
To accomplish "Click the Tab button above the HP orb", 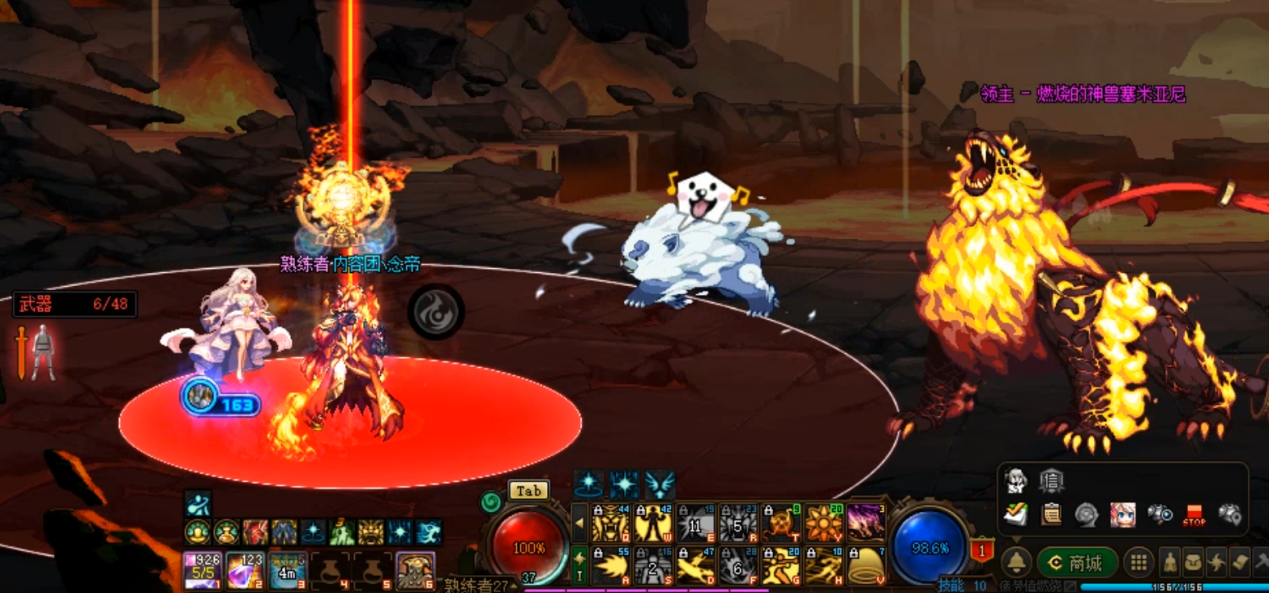I will 528,490.
